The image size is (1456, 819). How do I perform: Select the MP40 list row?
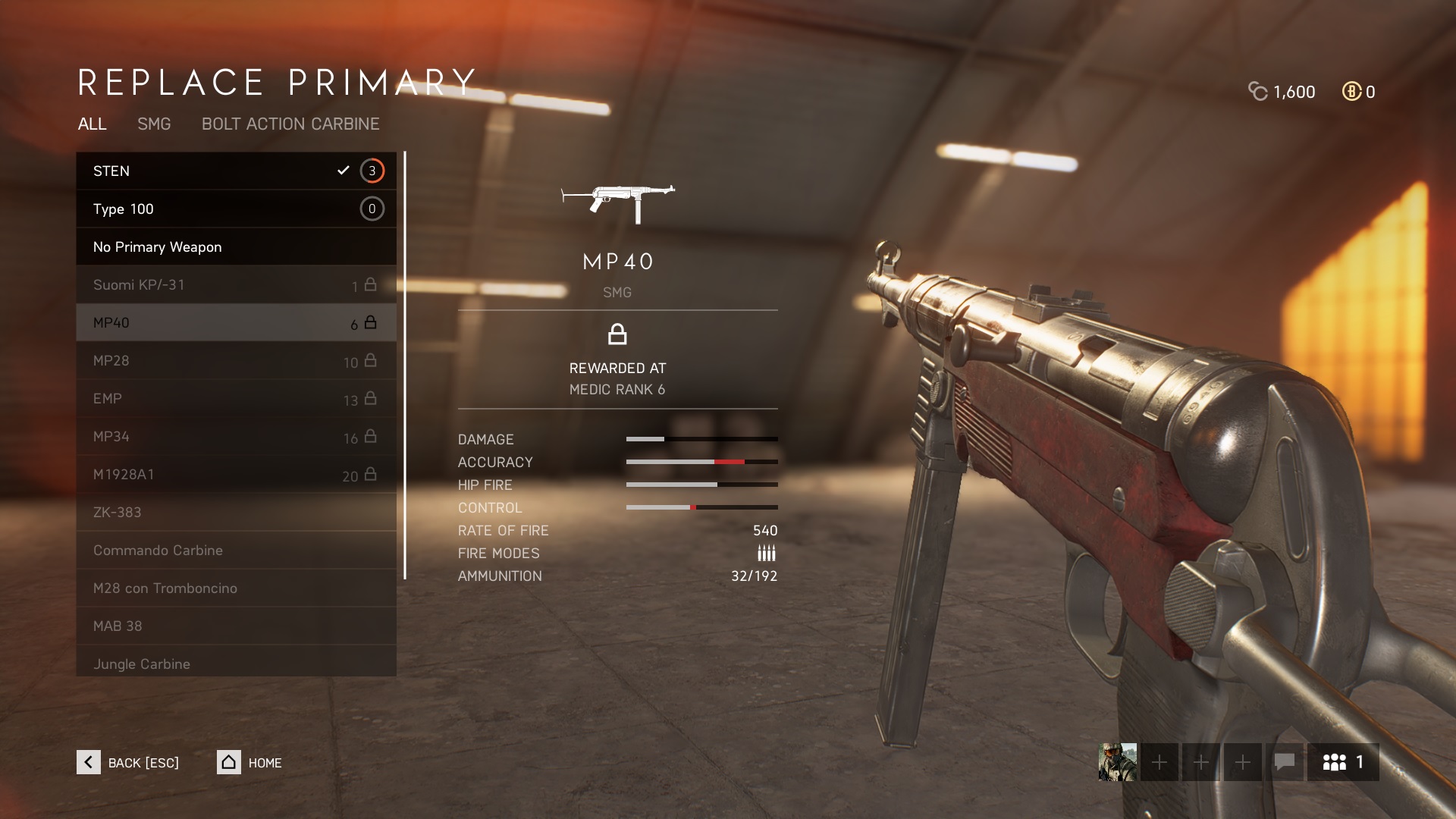[x=236, y=322]
